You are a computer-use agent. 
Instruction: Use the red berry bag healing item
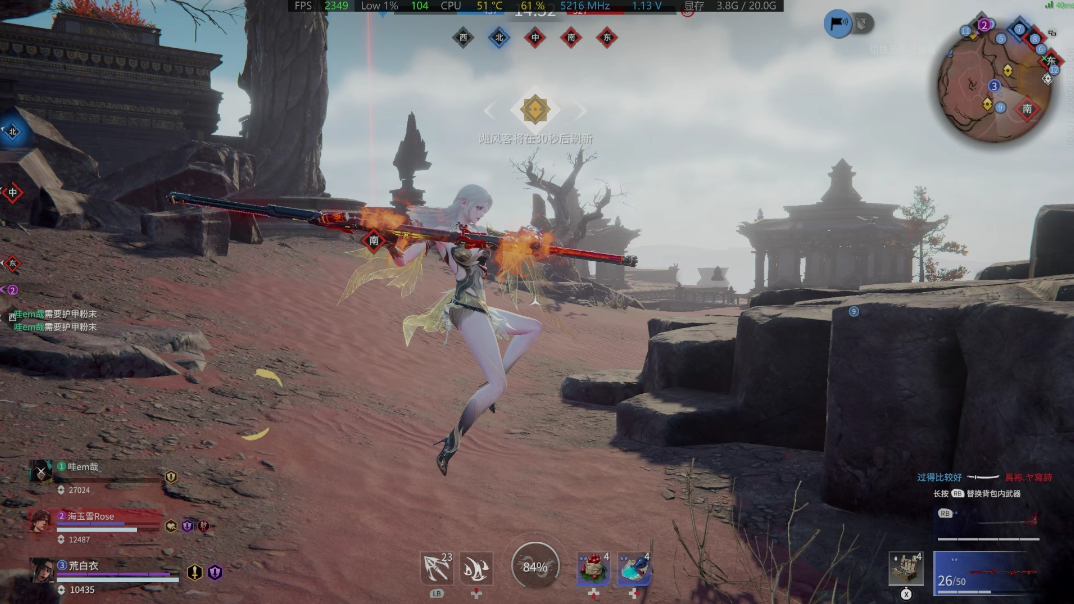tap(593, 569)
